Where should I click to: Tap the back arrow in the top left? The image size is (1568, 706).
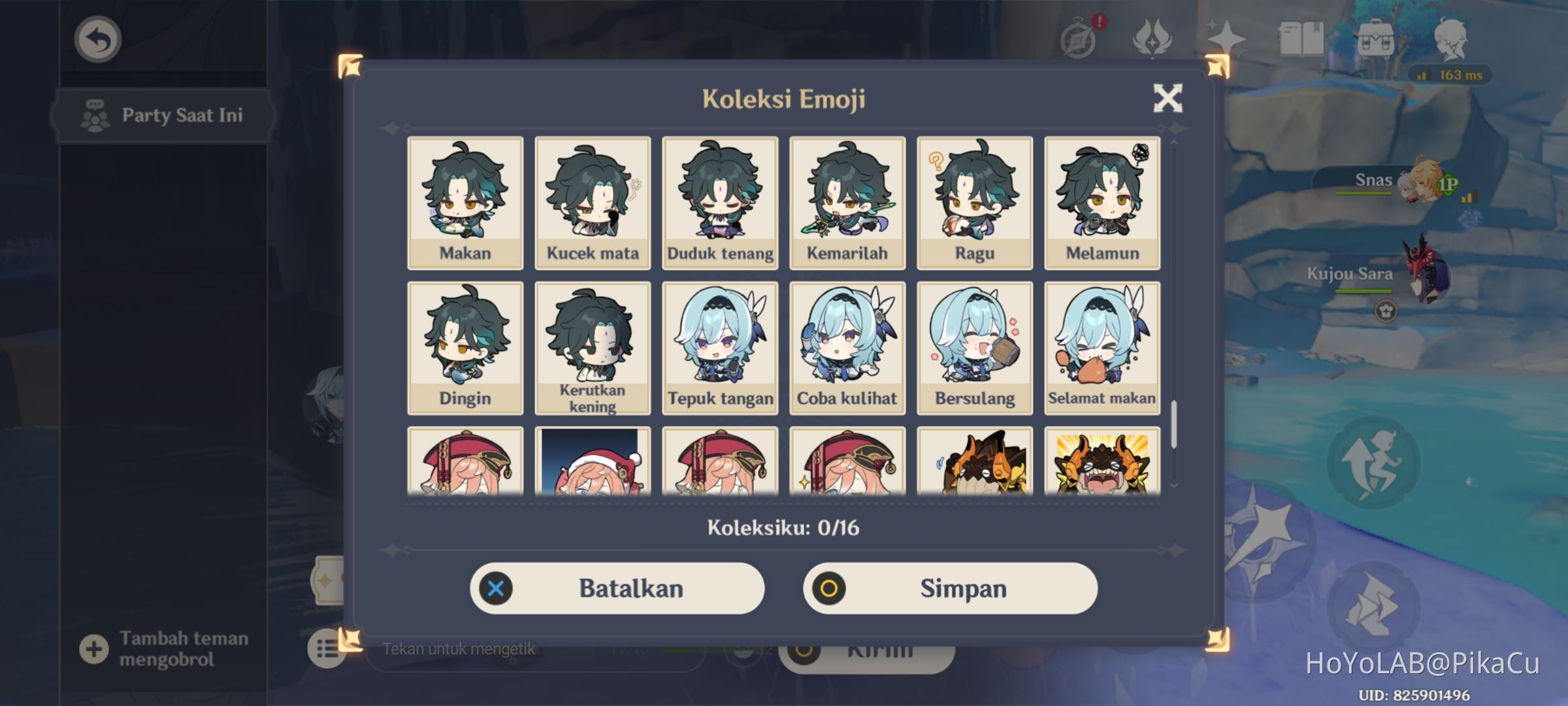97,39
